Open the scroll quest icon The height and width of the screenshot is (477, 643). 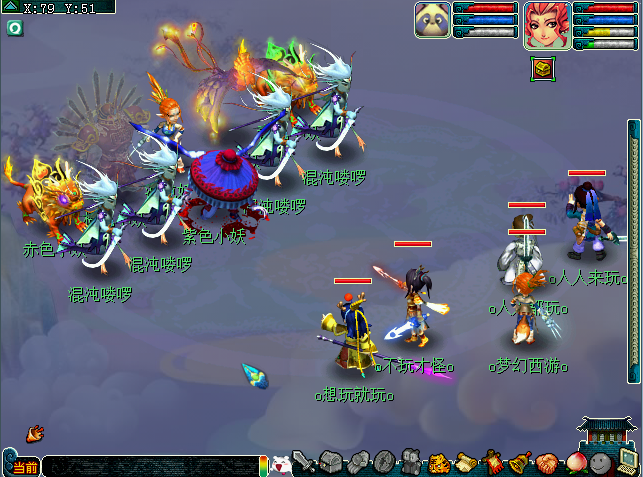click(465, 462)
